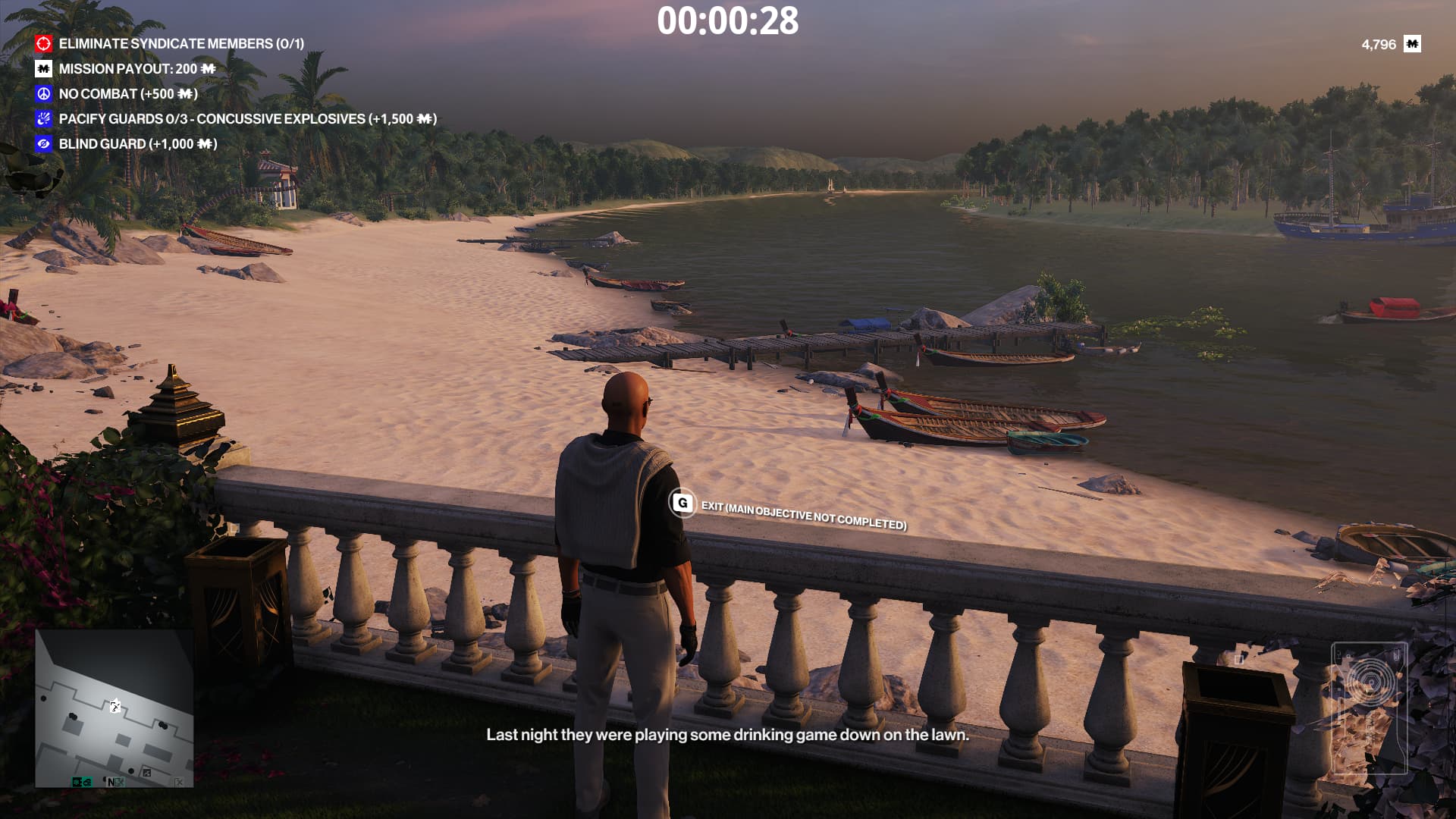Open the minimap
1456x819 pixels.
point(115,708)
